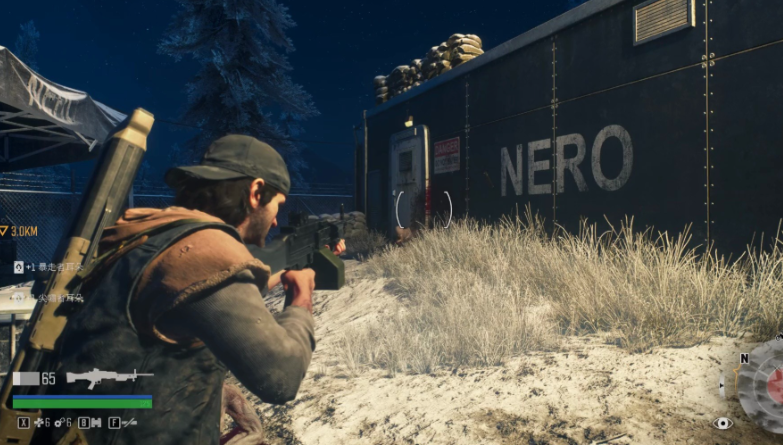Click the eye visibility indicator
Viewport: 783px width, 445px height.
(722, 423)
